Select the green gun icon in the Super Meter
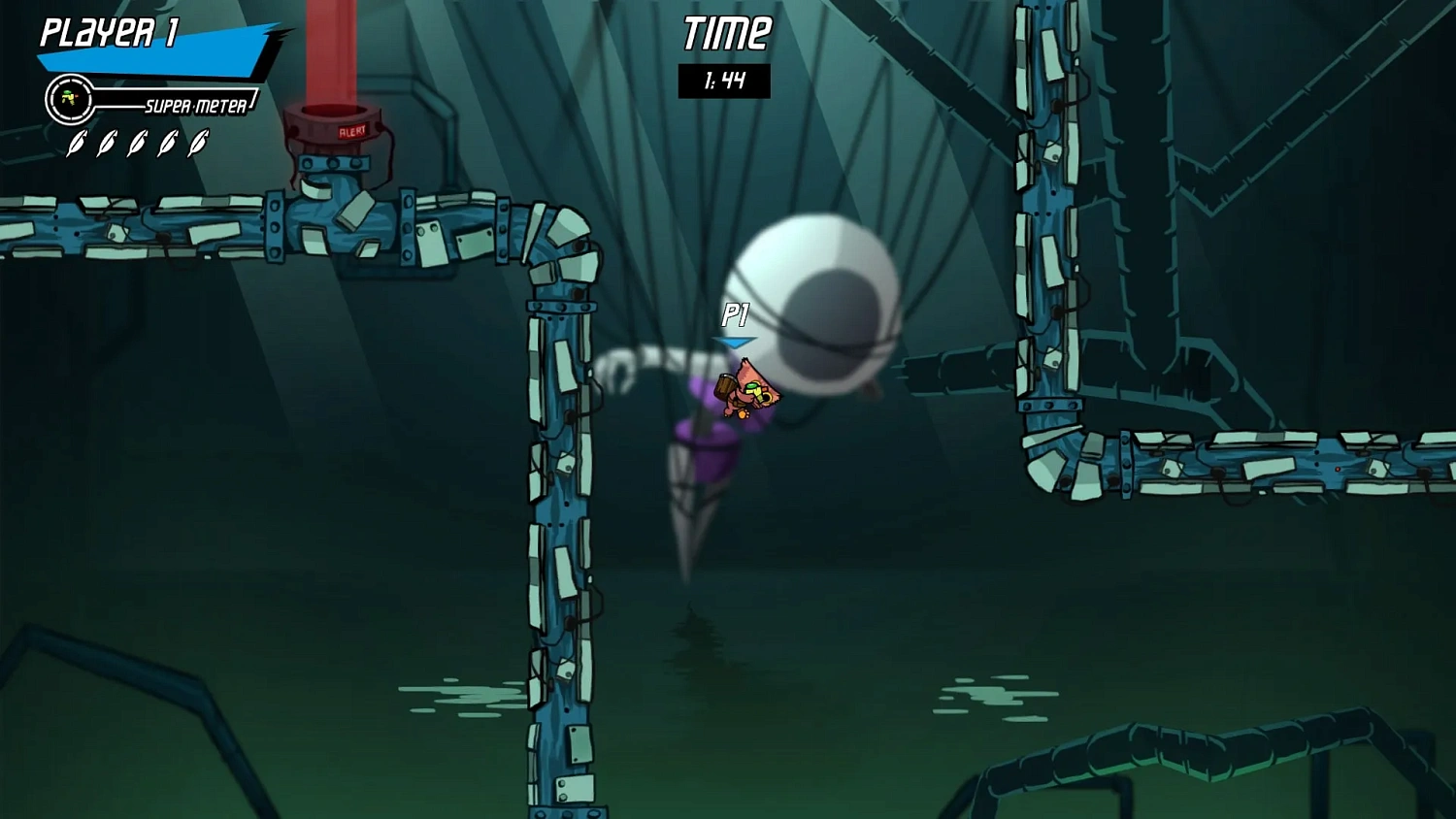 [x=69, y=99]
